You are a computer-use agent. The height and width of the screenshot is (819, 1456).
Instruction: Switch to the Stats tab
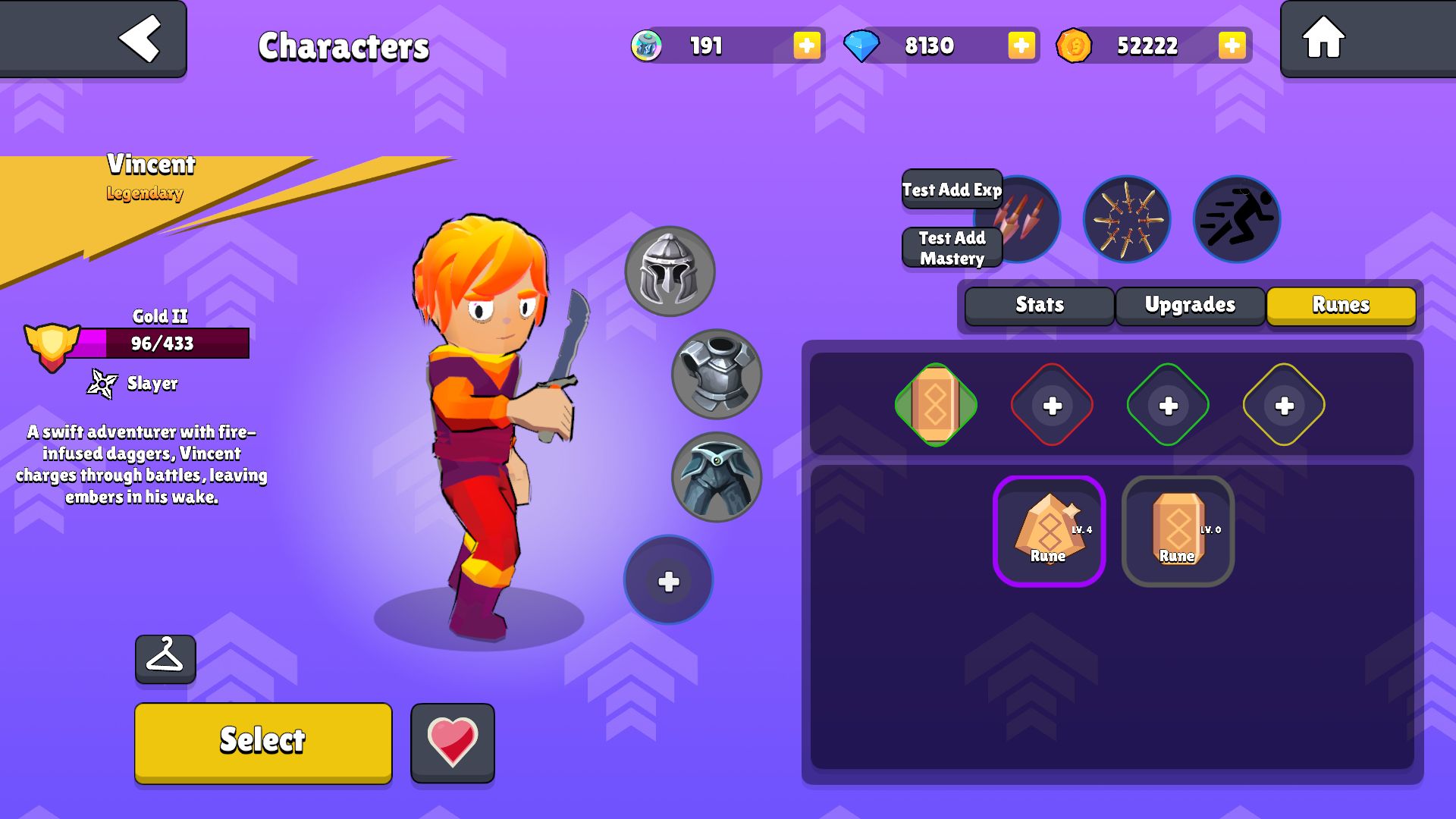pyautogui.click(x=1039, y=305)
